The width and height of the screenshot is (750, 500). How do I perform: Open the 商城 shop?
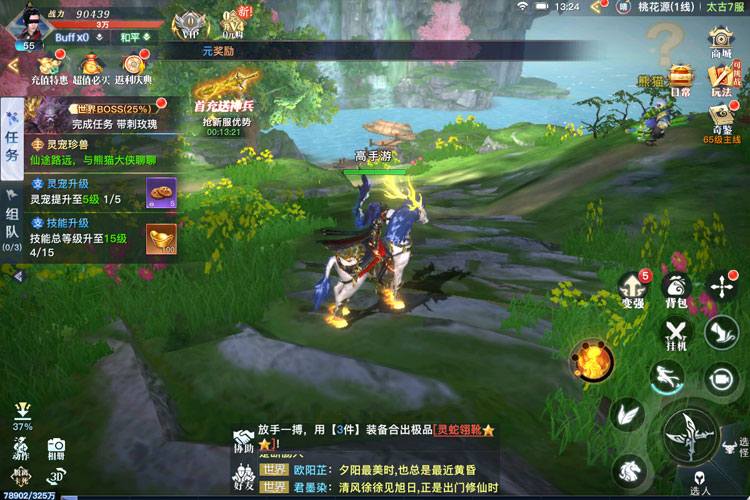[720, 42]
